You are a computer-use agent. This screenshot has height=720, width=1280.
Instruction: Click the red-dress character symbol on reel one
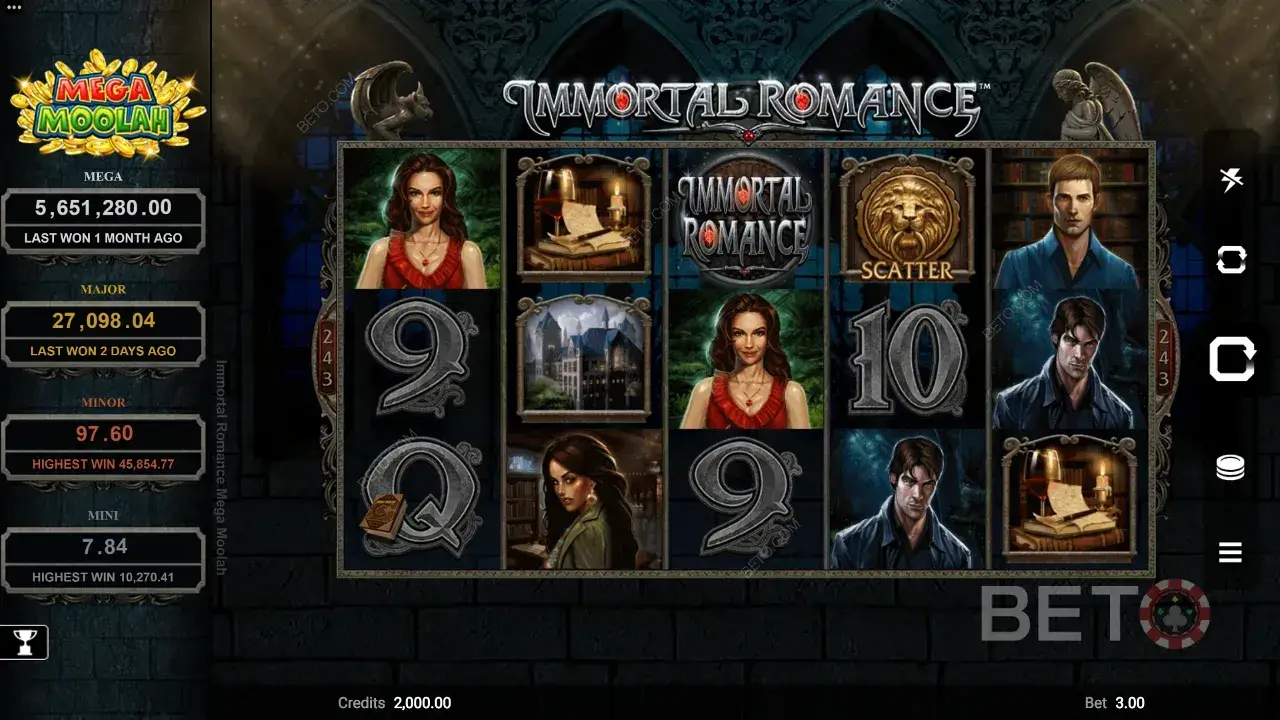point(427,218)
